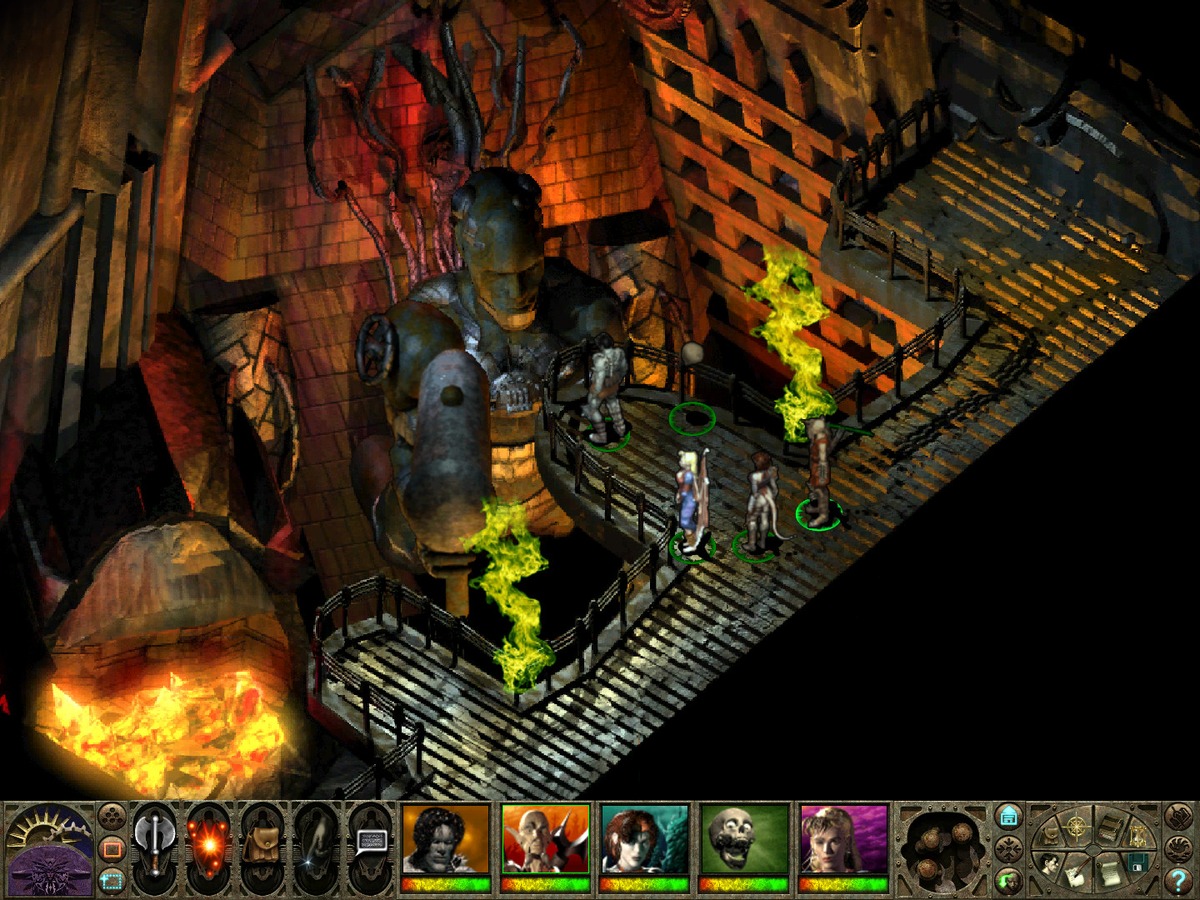The image size is (1200, 900).
Task: Select the Nameless One portrait
Action: click(445, 839)
